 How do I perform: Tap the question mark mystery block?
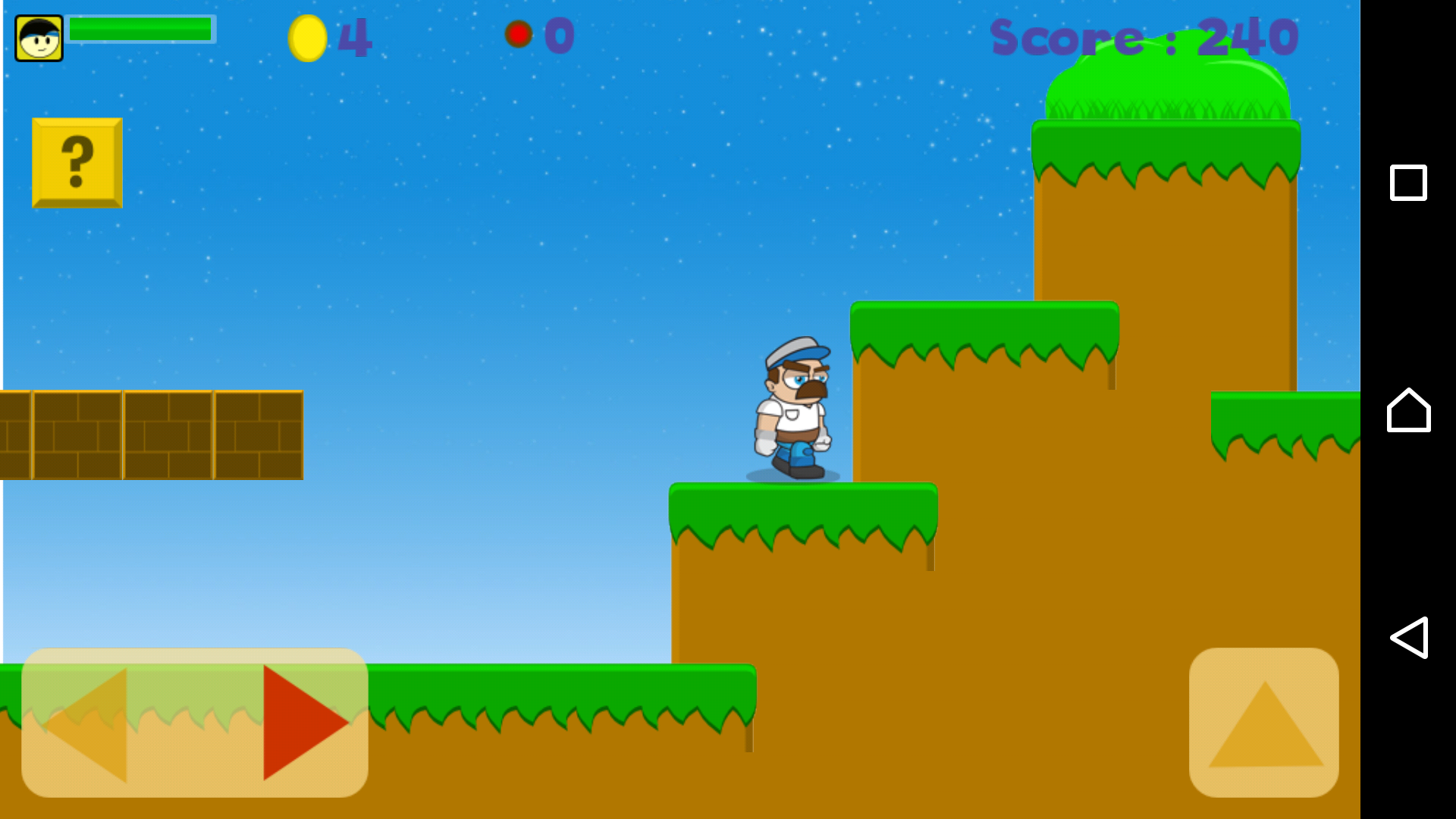pos(76,162)
